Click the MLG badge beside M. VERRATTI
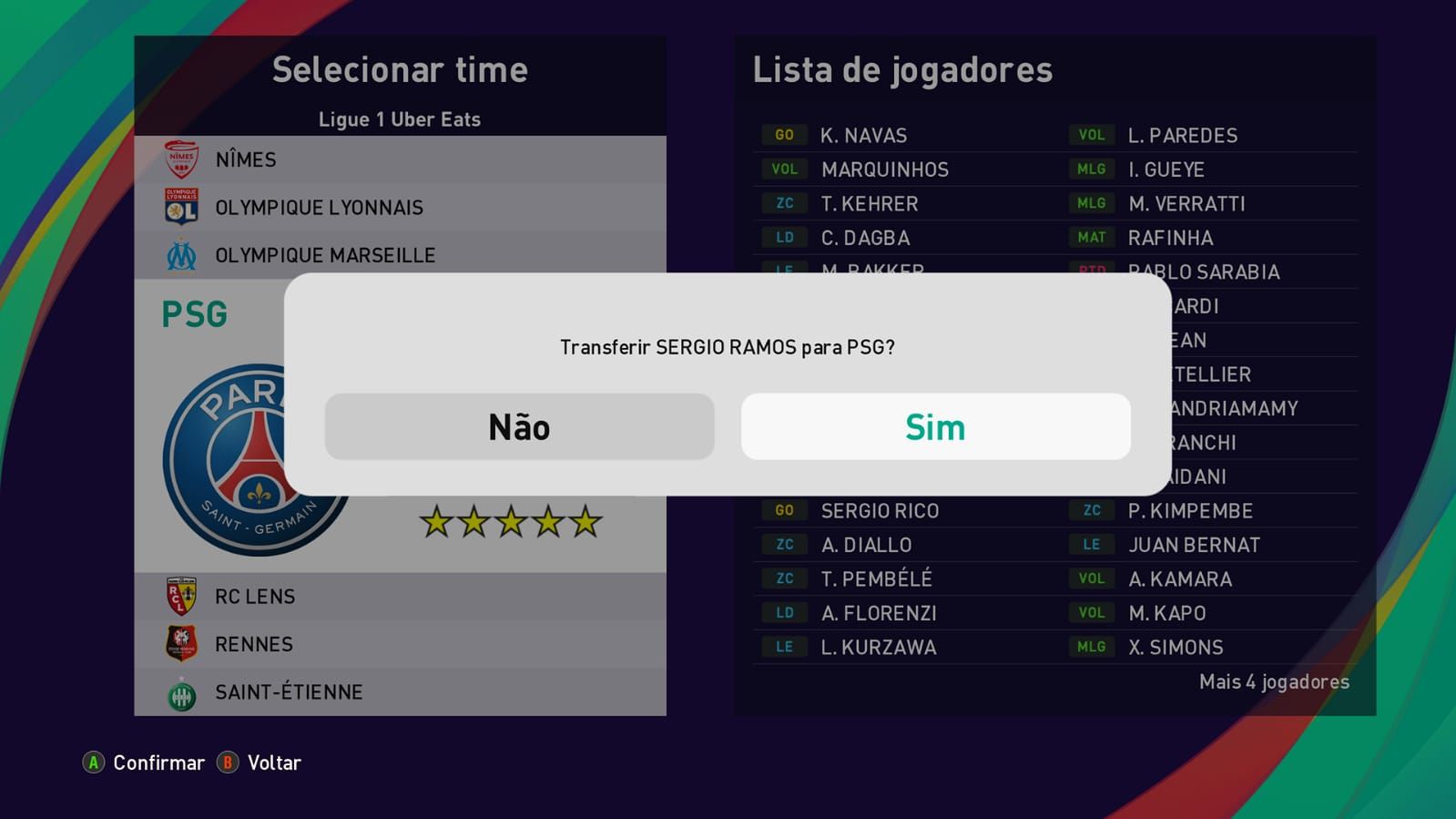1456x819 pixels. (1092, 203)
